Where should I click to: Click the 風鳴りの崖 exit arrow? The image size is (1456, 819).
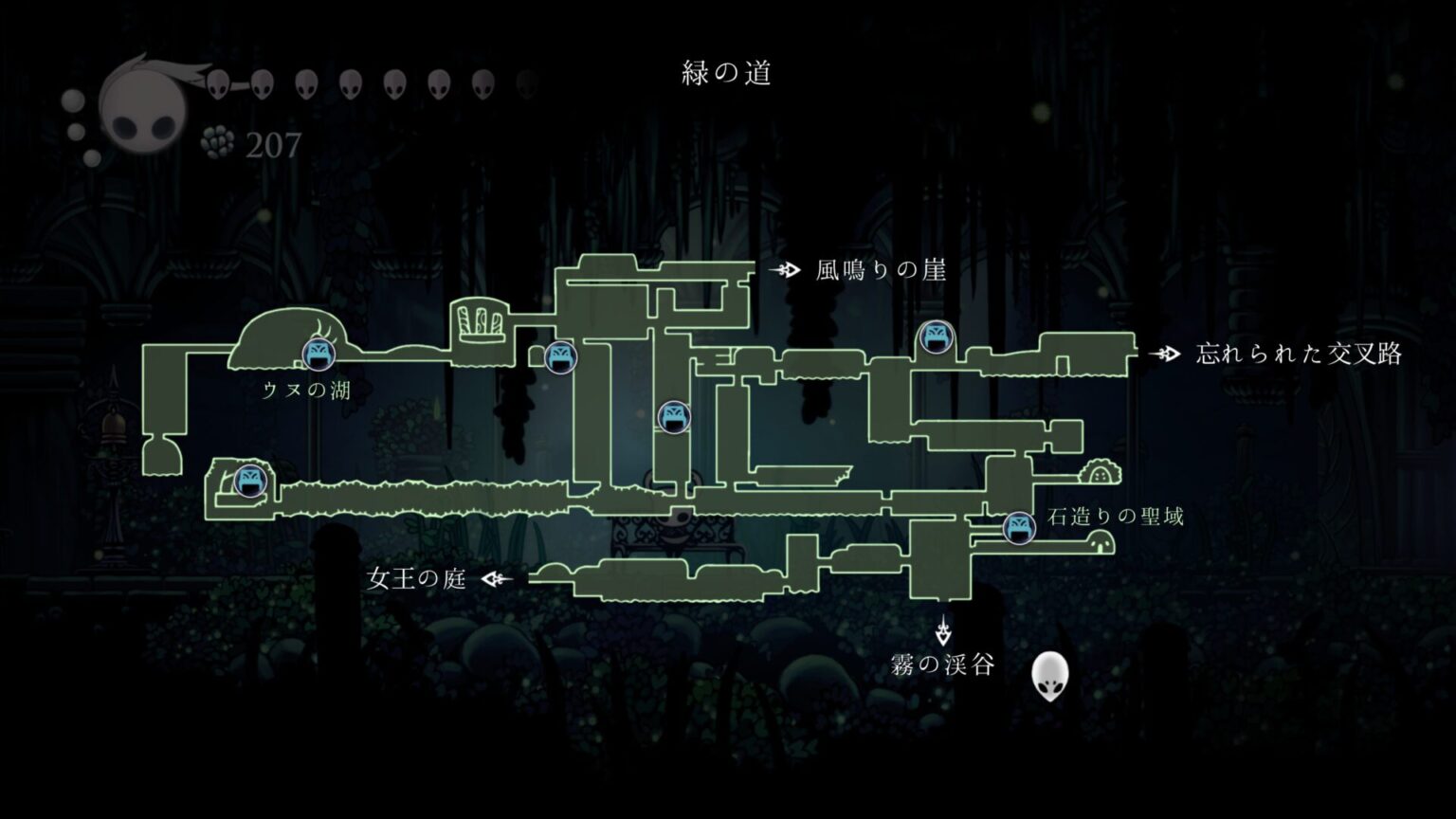(784, 269)
